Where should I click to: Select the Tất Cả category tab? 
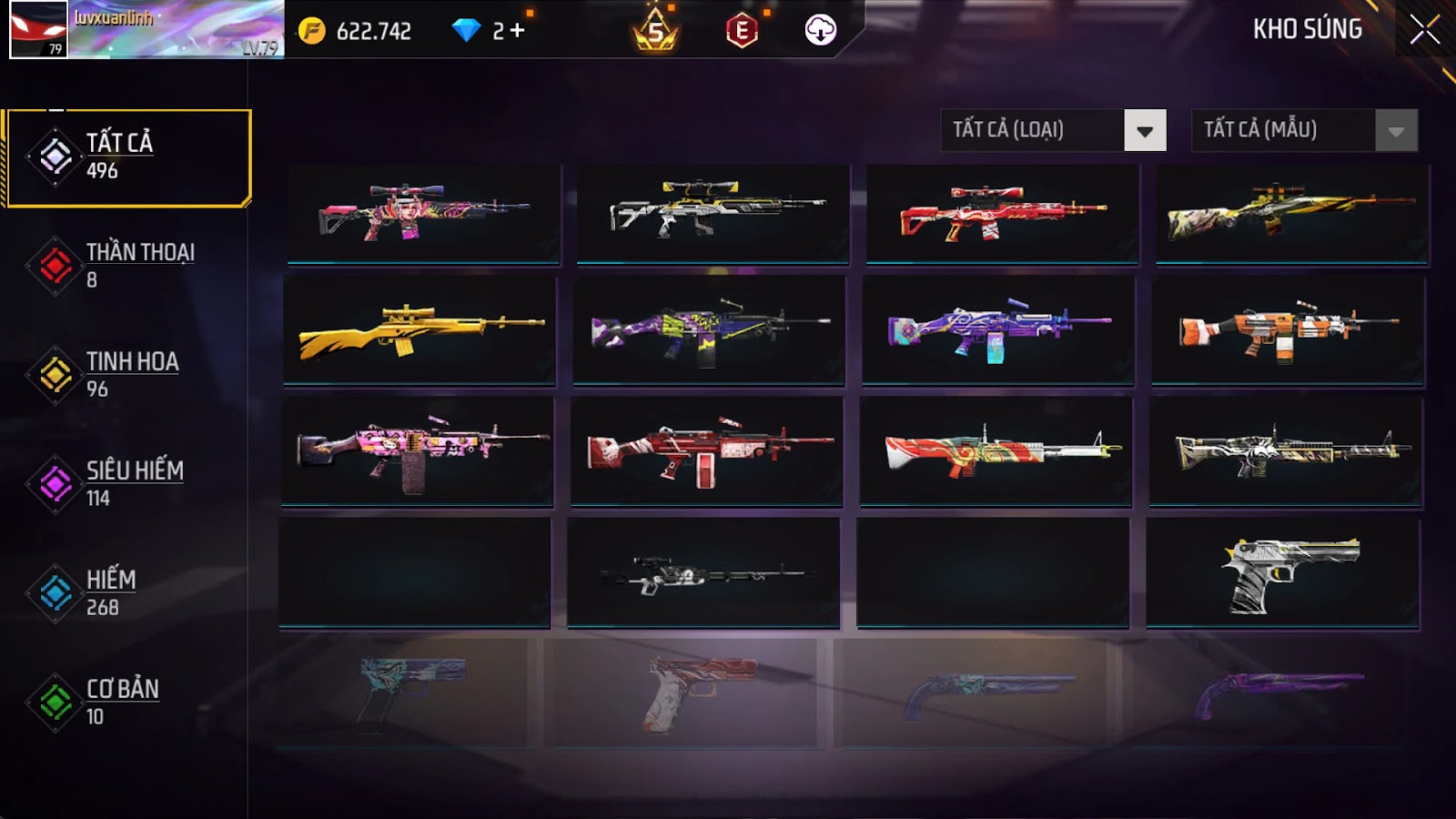127,157
